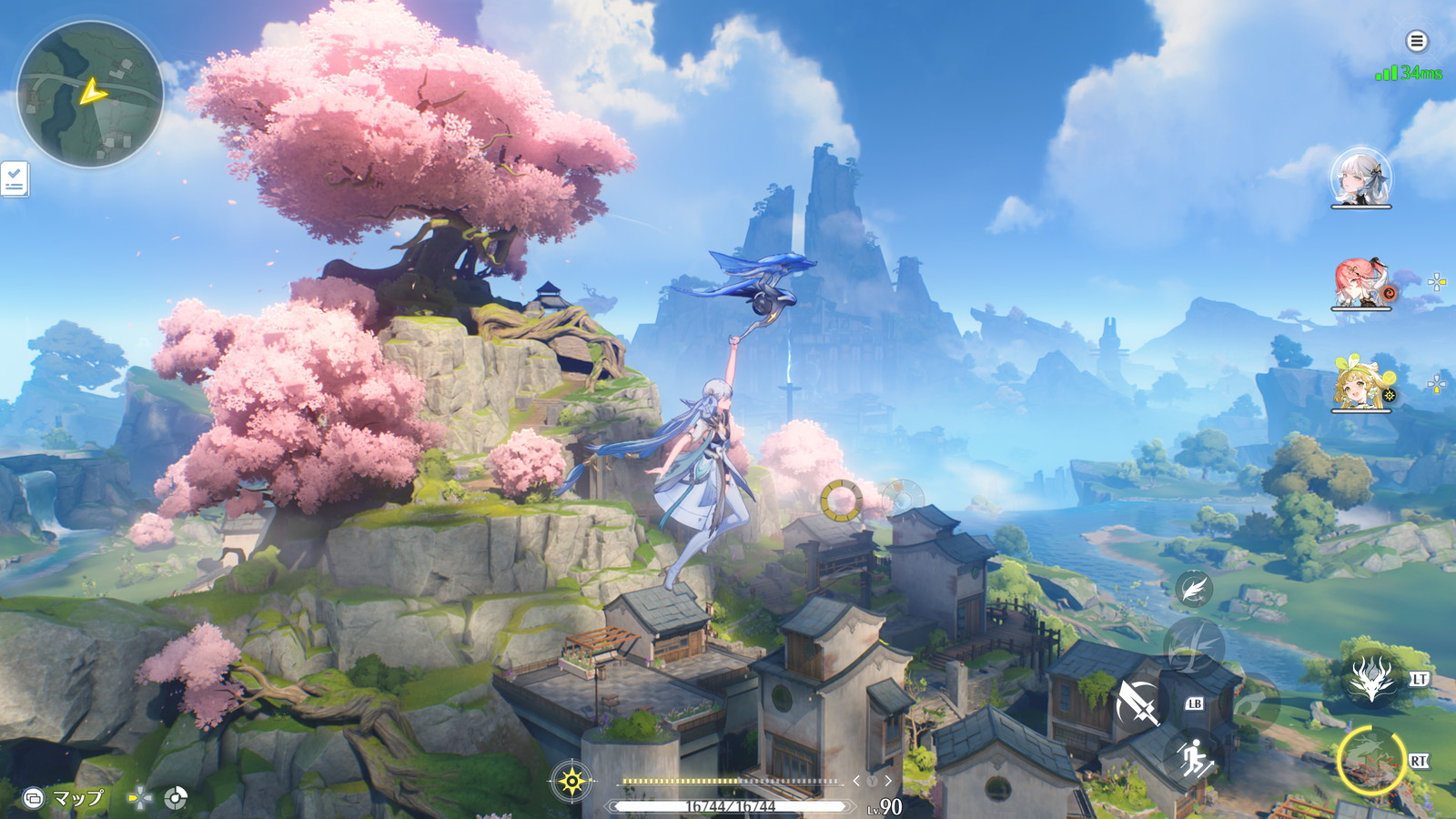Screen dimensions: 1456x819
Task: Click the yellow sun compass icon
Action: (571, 781)
